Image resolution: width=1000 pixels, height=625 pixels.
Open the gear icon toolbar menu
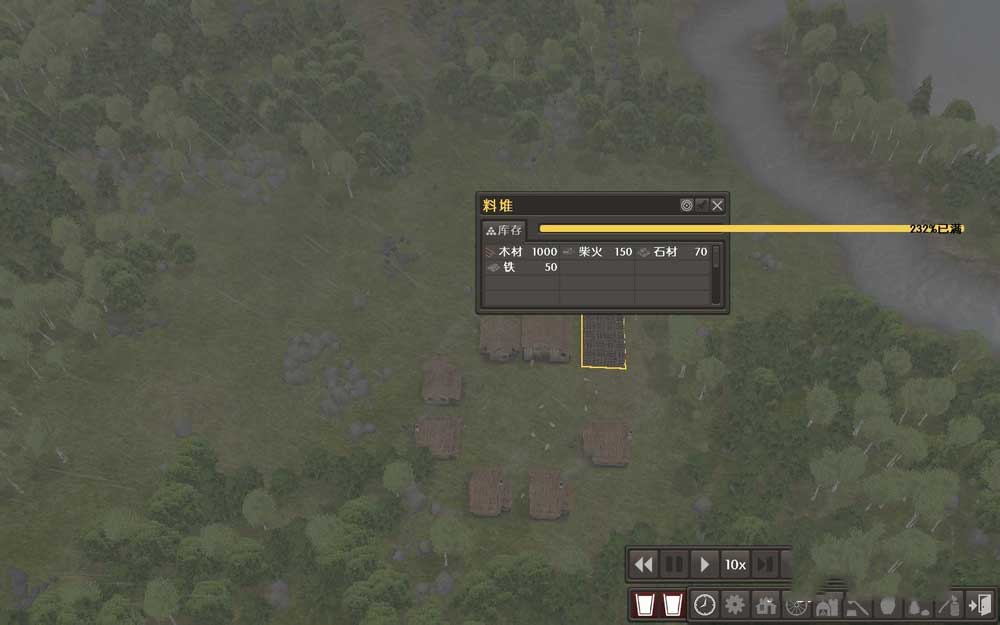[736, 604]
